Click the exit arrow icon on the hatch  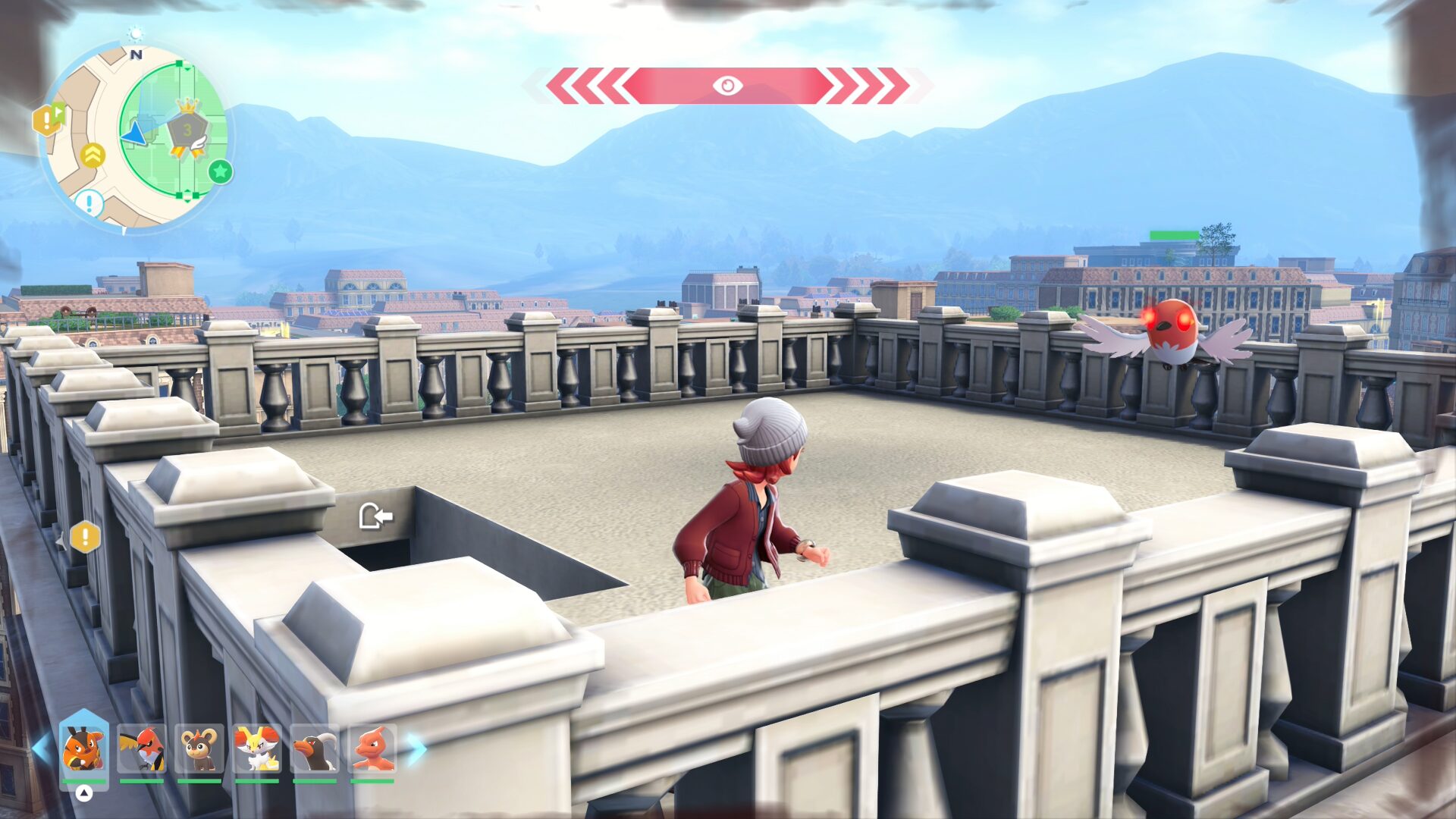(x=375, y=516)
